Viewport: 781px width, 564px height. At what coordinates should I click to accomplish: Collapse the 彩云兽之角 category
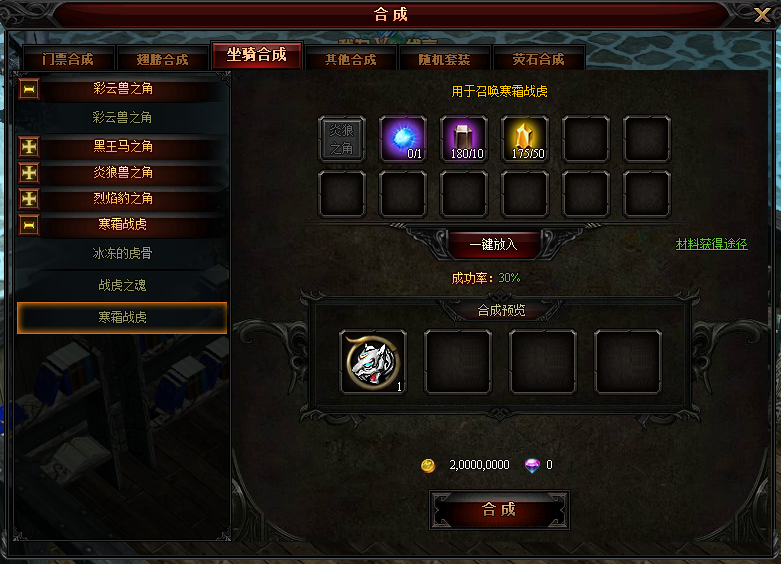(x=29, y=91)
